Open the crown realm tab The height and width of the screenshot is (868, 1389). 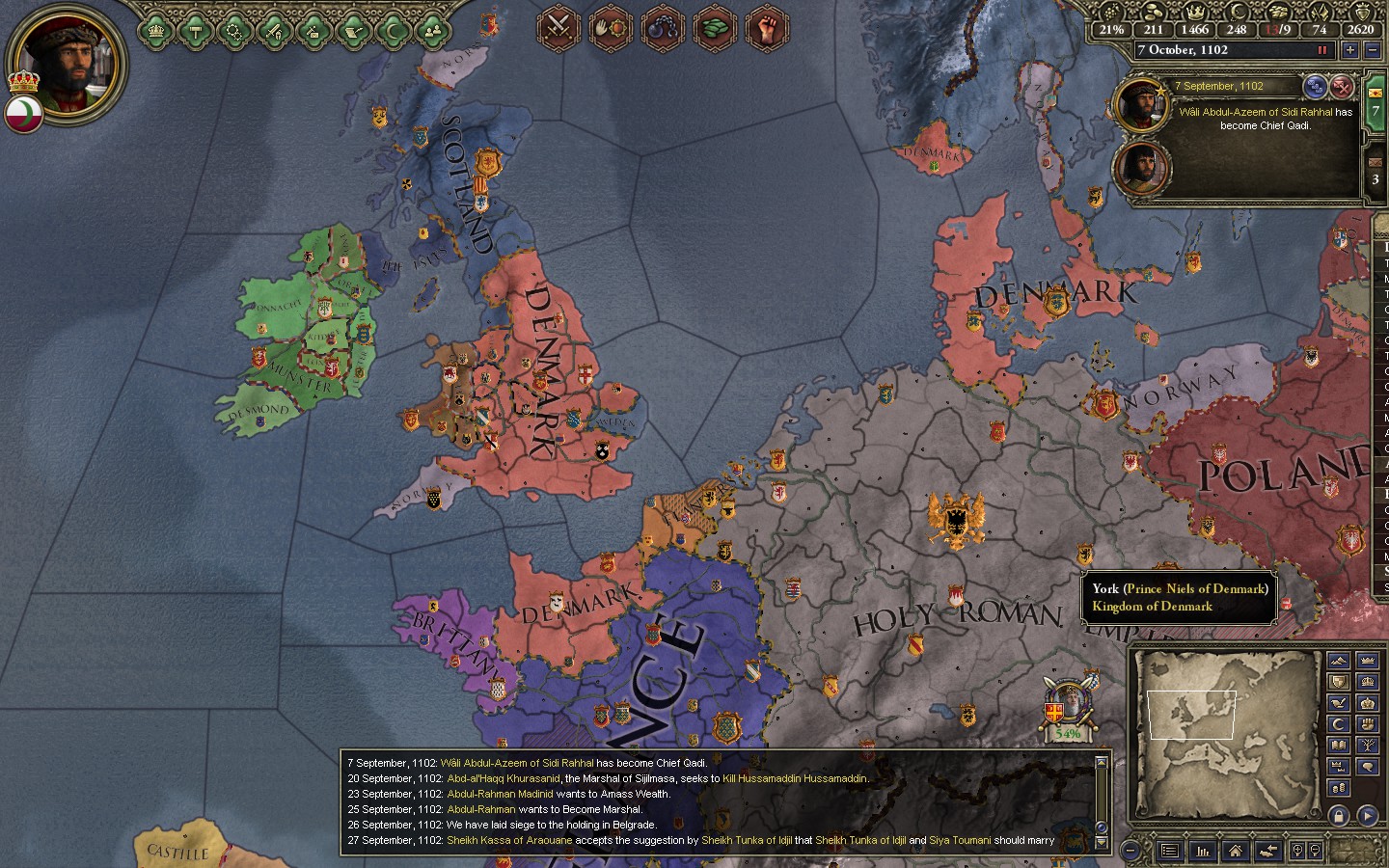(155, 31)
